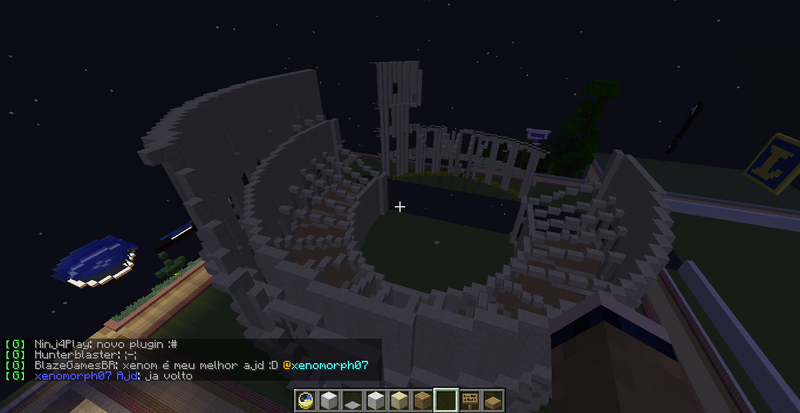Choose the wooden slab slot
Viewport: 800px width, 413px height.
point(492,401)
